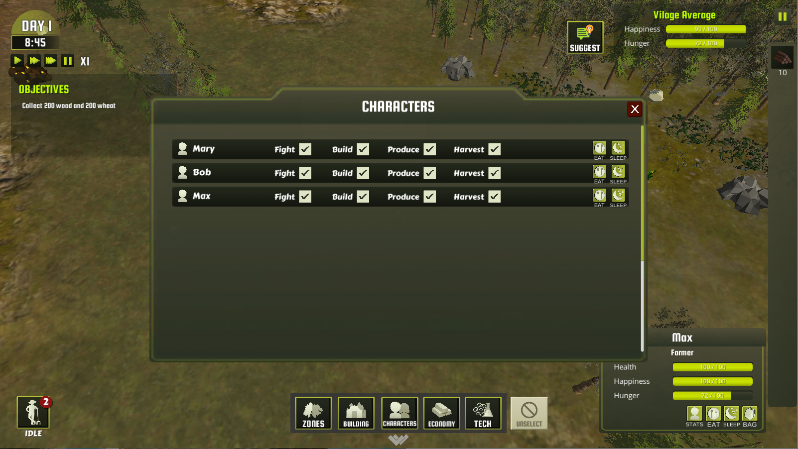798x449 pixels.
Task: Open the Tech tree
Action: [483, 412]
